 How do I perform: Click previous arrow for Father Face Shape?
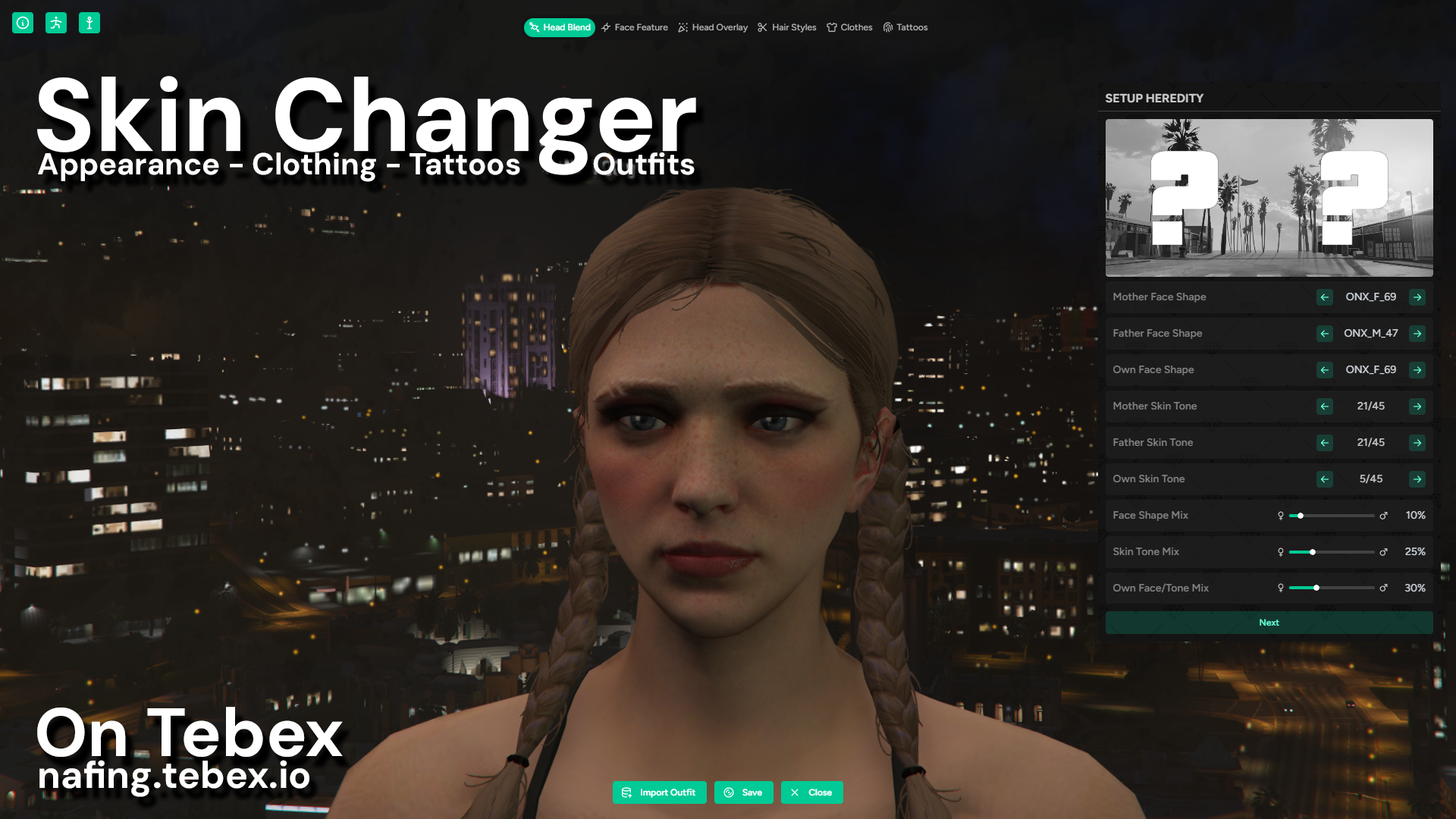[1324, 334]
